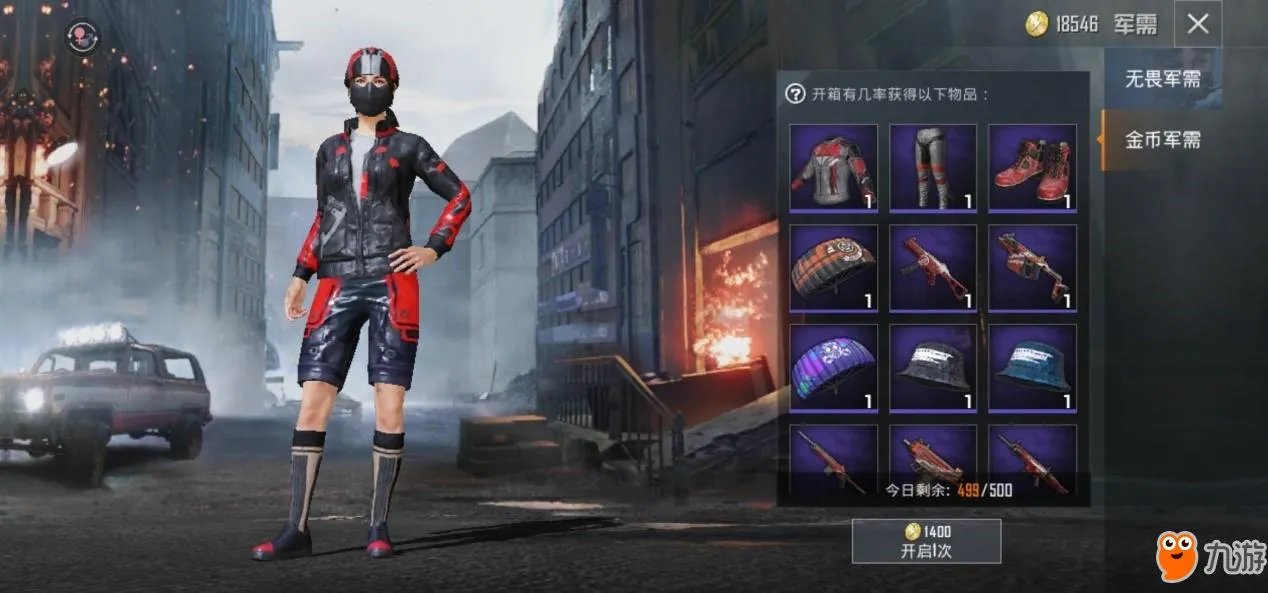Select the 金币军需 tab

point(1162,140)
